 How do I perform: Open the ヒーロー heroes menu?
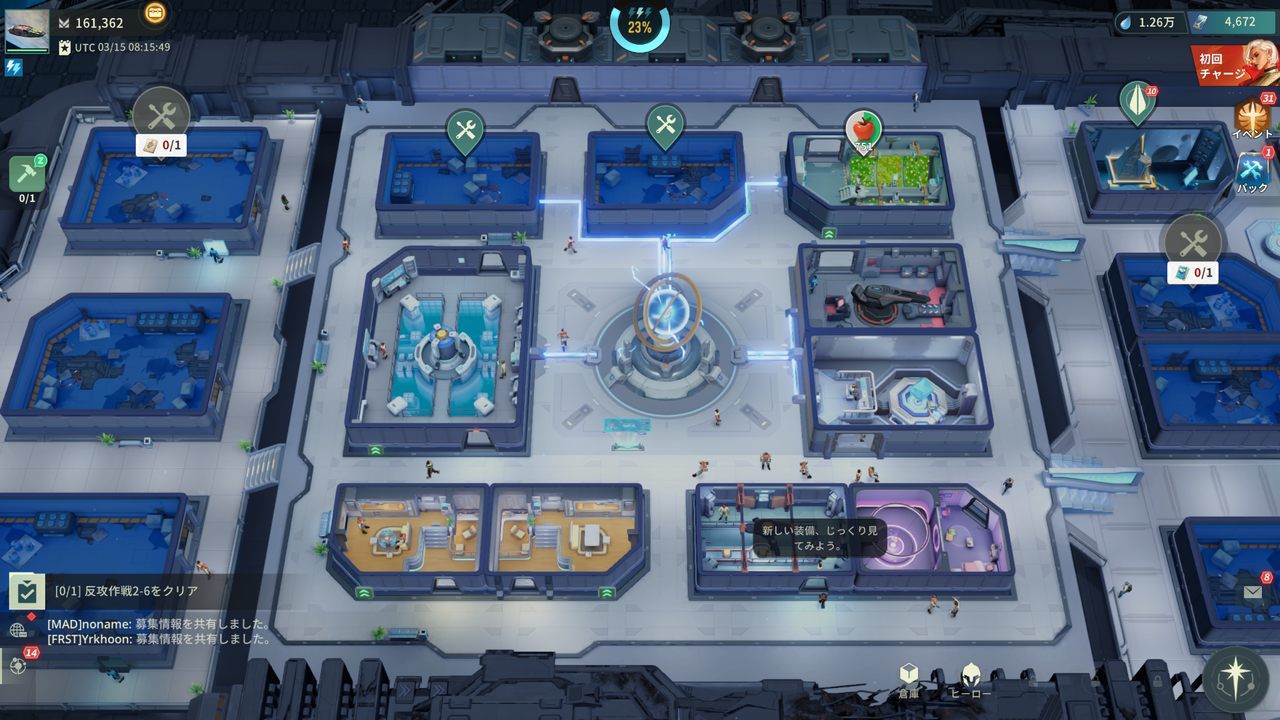970,680
